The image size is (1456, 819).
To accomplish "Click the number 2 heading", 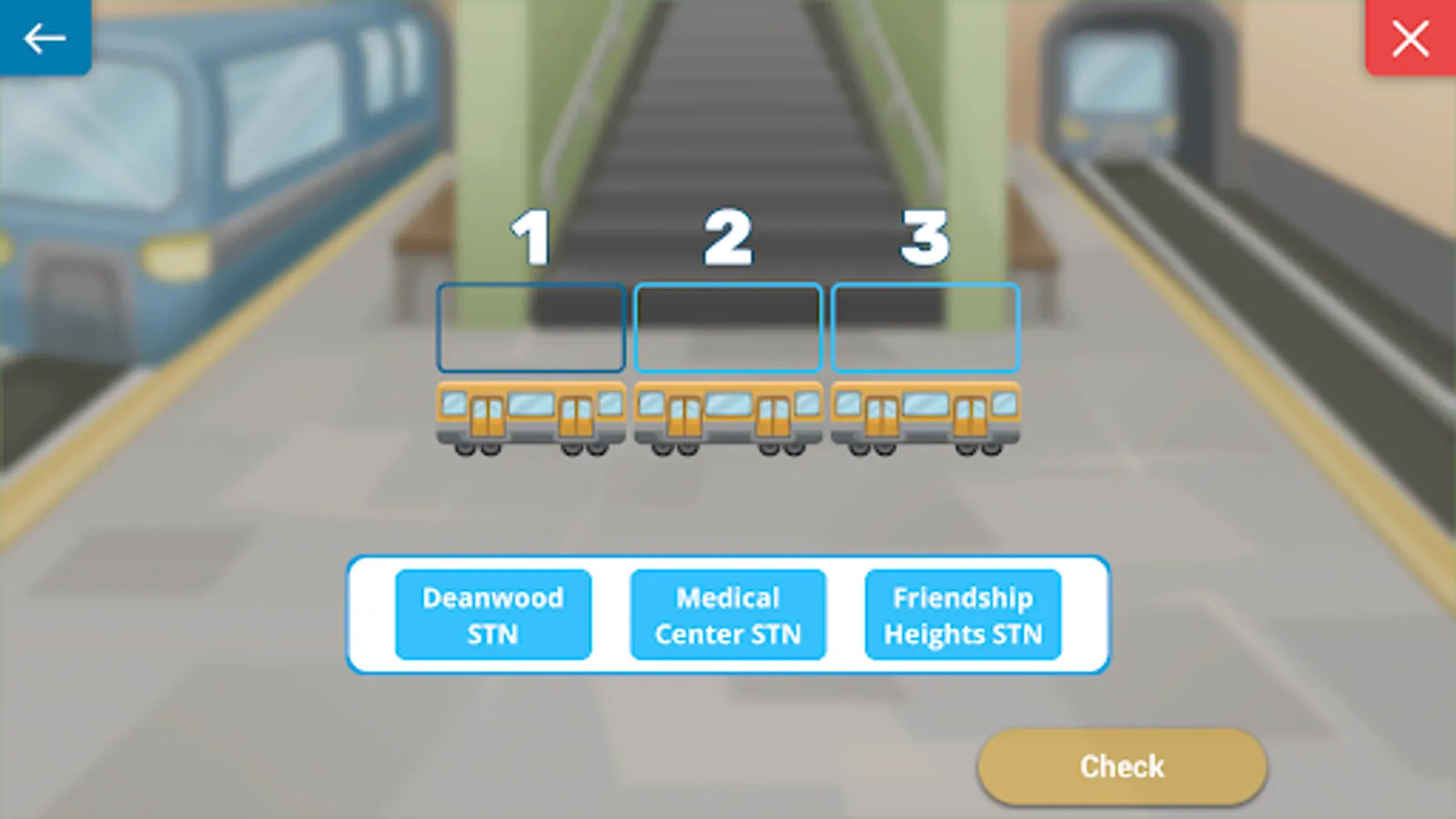I will 726,239.
